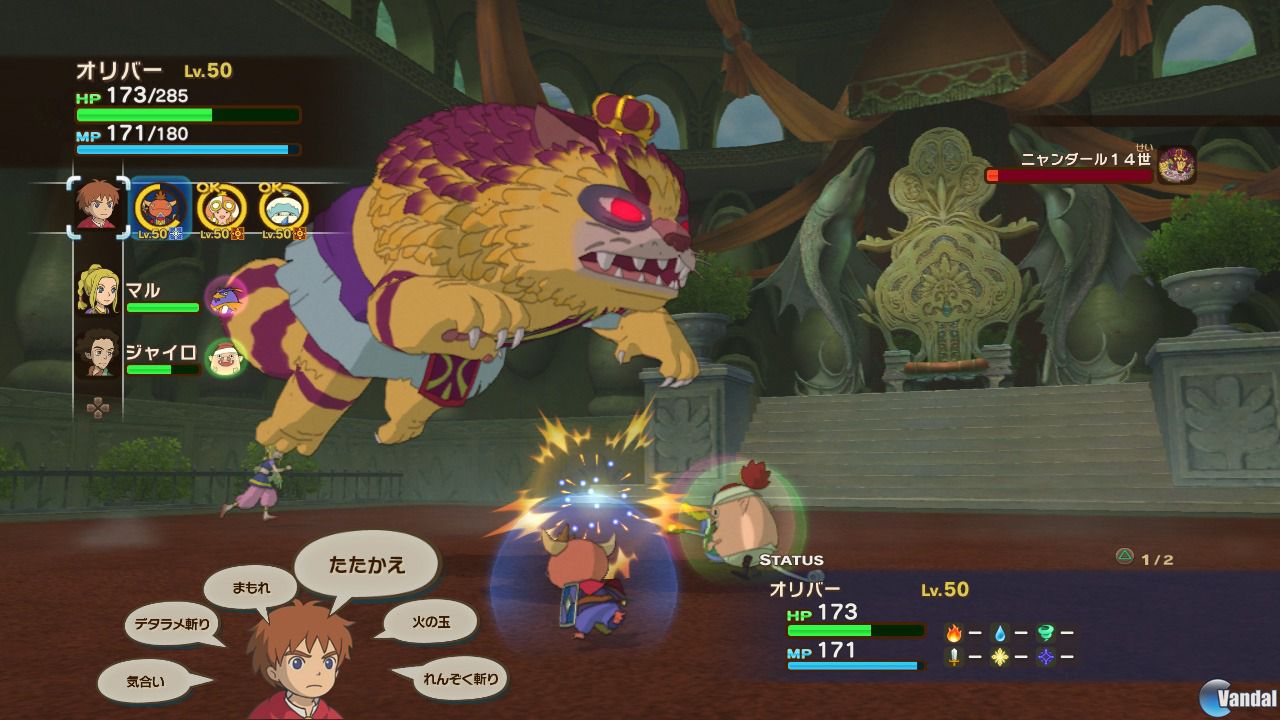Screen dimensions: 1280x720
Task: Target the ニャンダール14世 enemy icon
Action: click(x=1177, y=165)
